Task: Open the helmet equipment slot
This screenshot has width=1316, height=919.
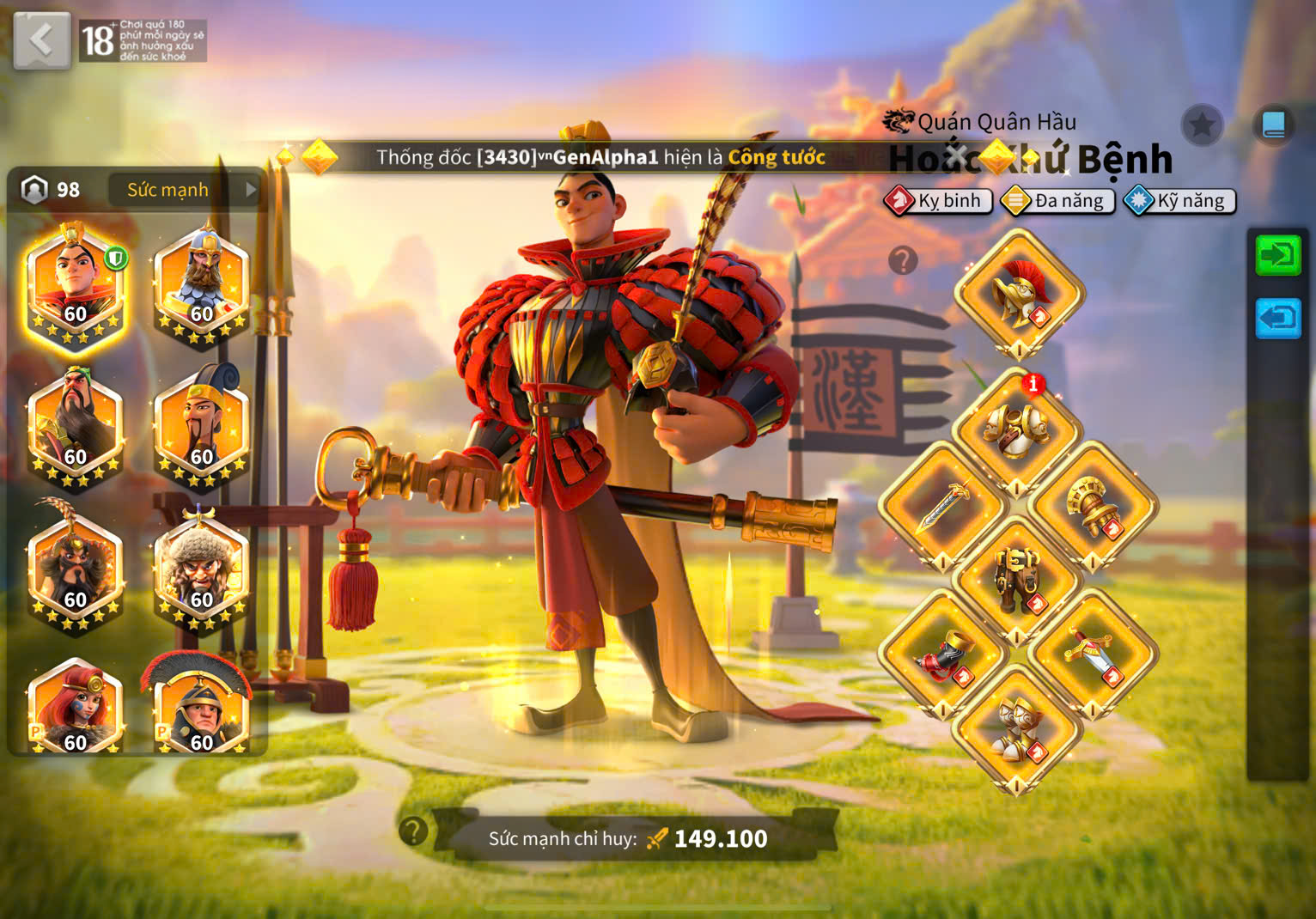Action: click(1018, 294)
